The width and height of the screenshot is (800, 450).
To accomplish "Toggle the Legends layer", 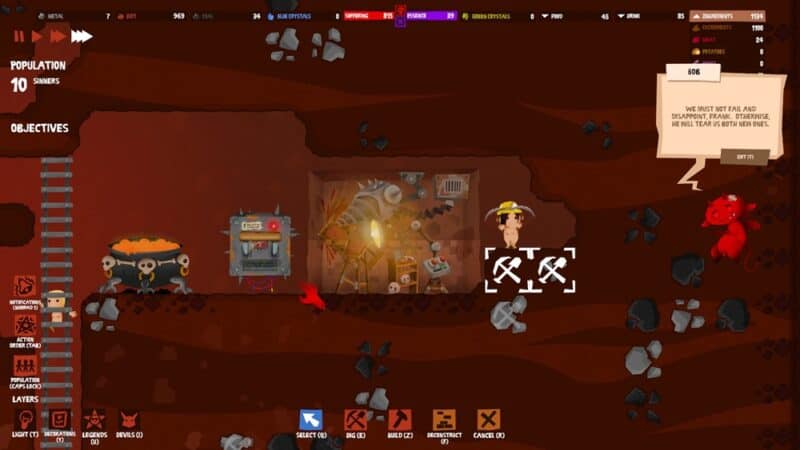I will tap(94, 420).
